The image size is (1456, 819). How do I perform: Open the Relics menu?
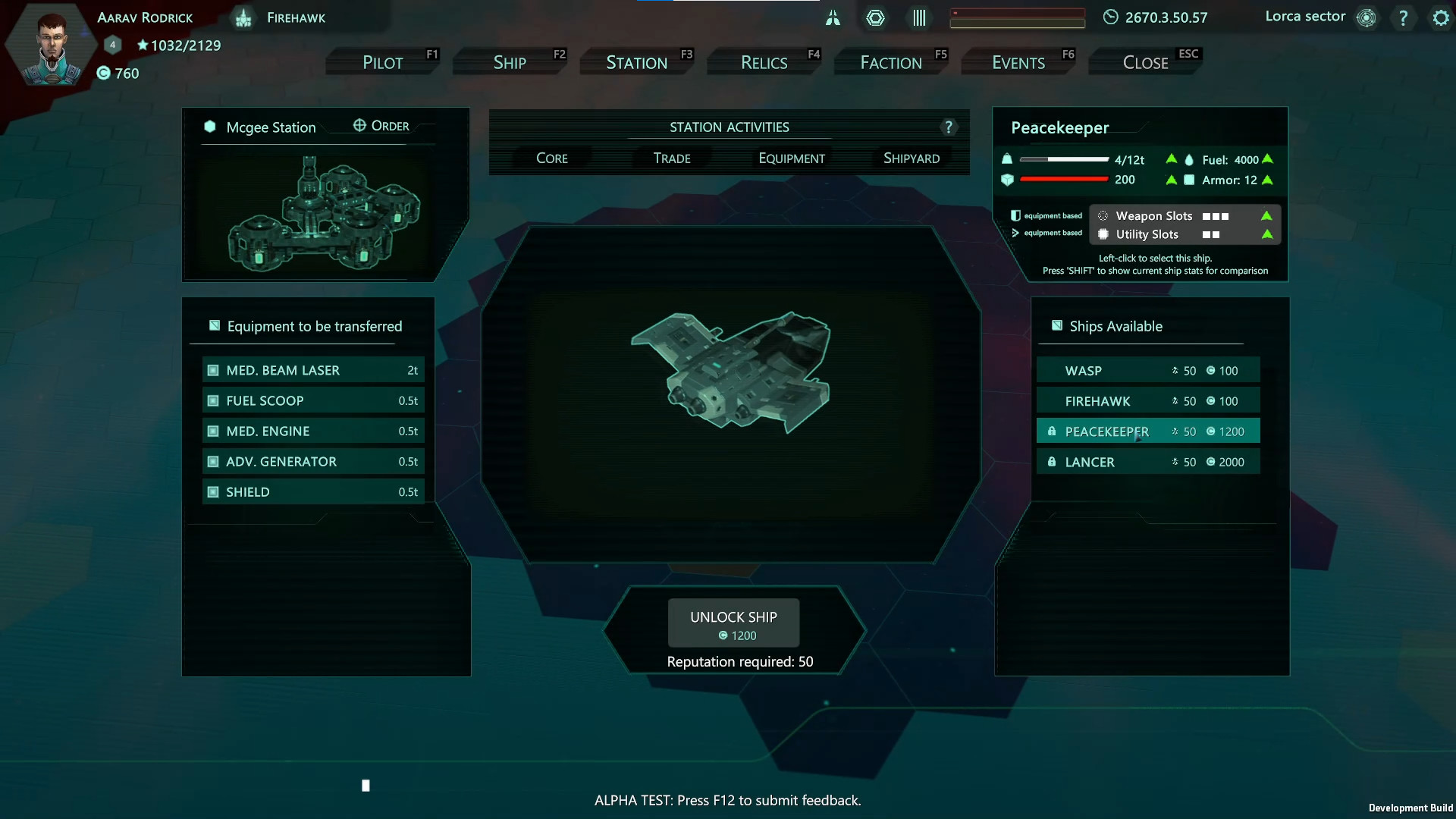point(763,61)
